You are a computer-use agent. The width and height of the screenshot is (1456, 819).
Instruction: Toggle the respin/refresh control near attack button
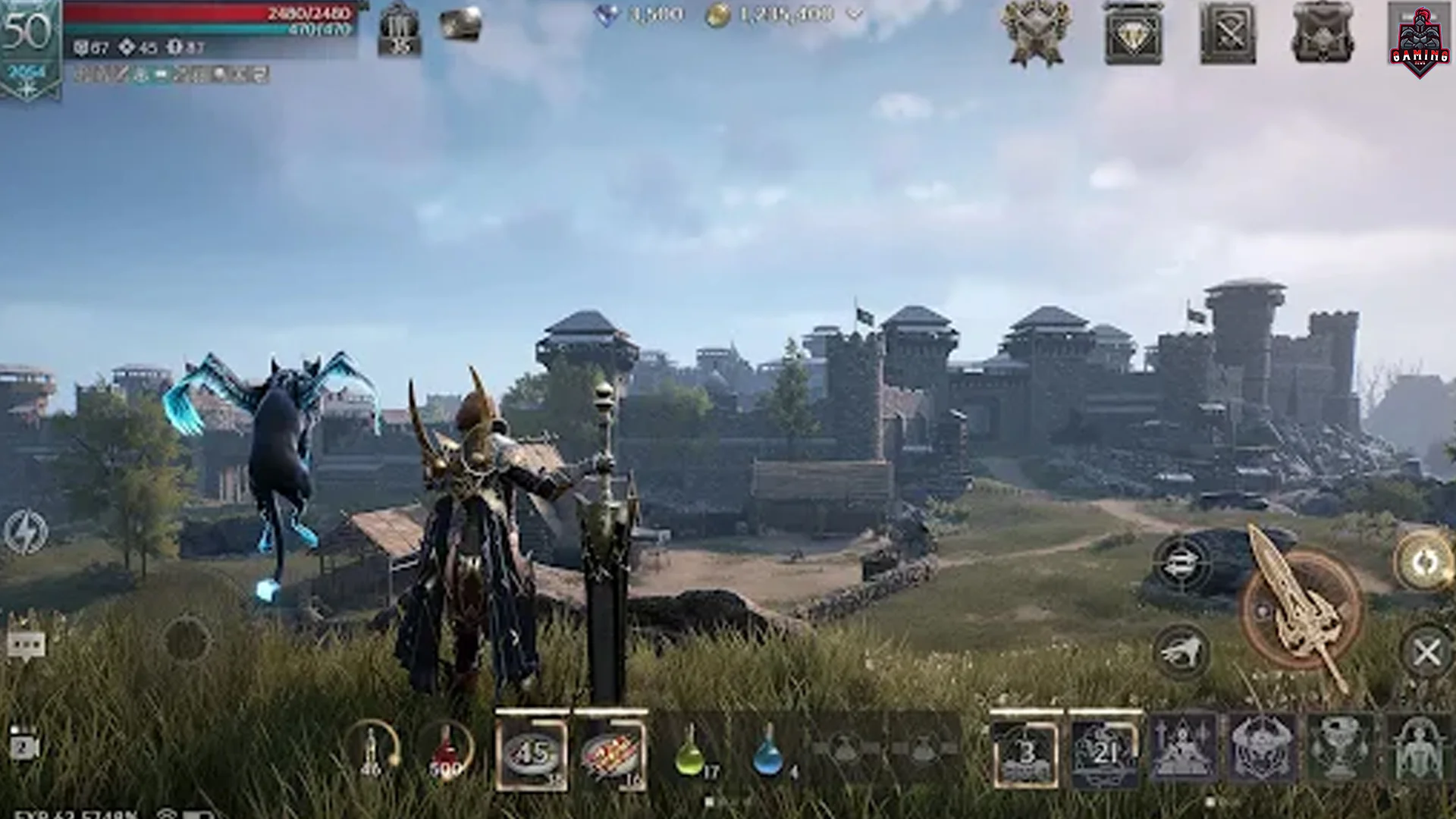1264,610
